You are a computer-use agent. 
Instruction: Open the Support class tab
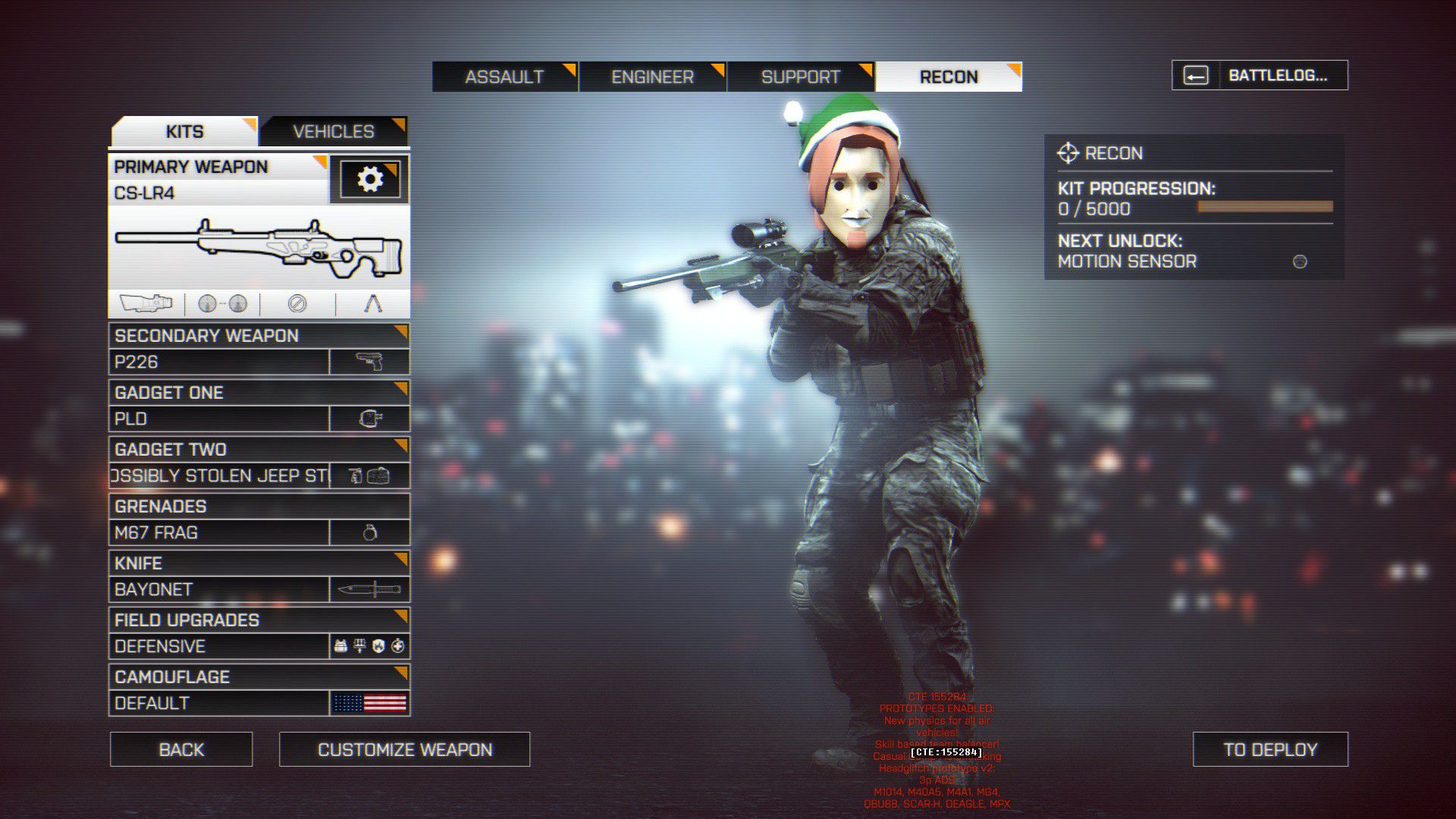coord(801,77)
